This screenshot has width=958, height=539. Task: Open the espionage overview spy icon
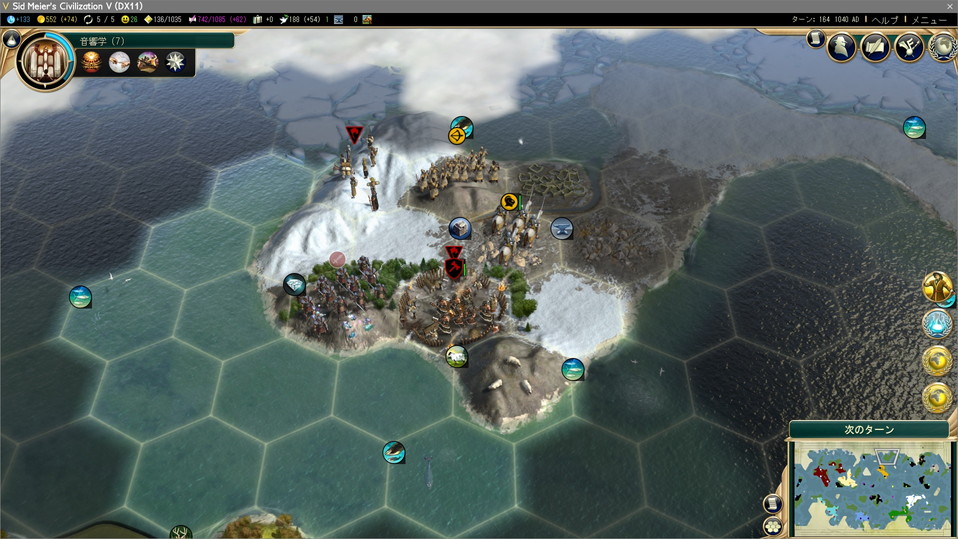click(842, 46)
